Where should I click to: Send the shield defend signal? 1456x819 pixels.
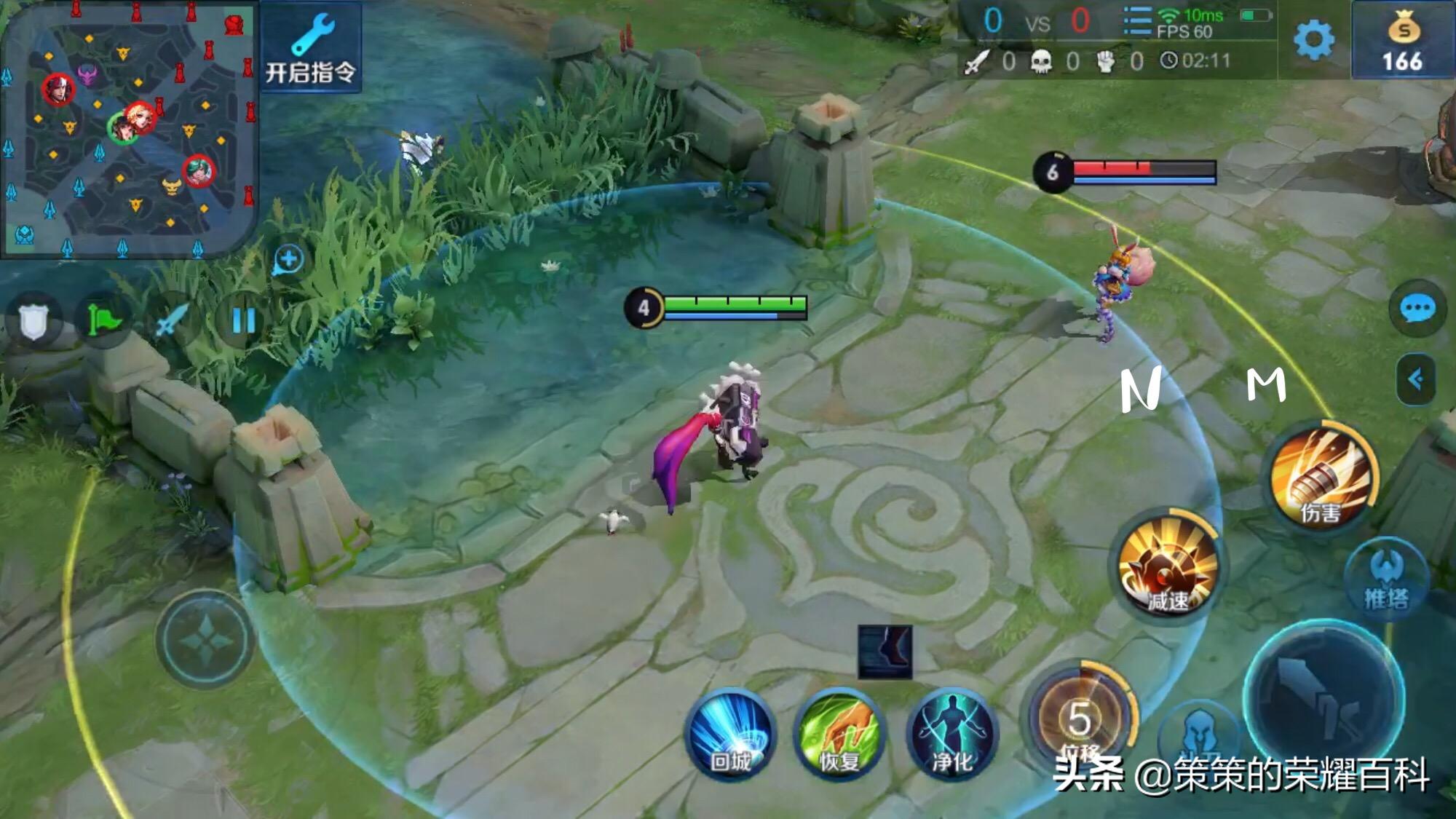click(x=33, y=320)
